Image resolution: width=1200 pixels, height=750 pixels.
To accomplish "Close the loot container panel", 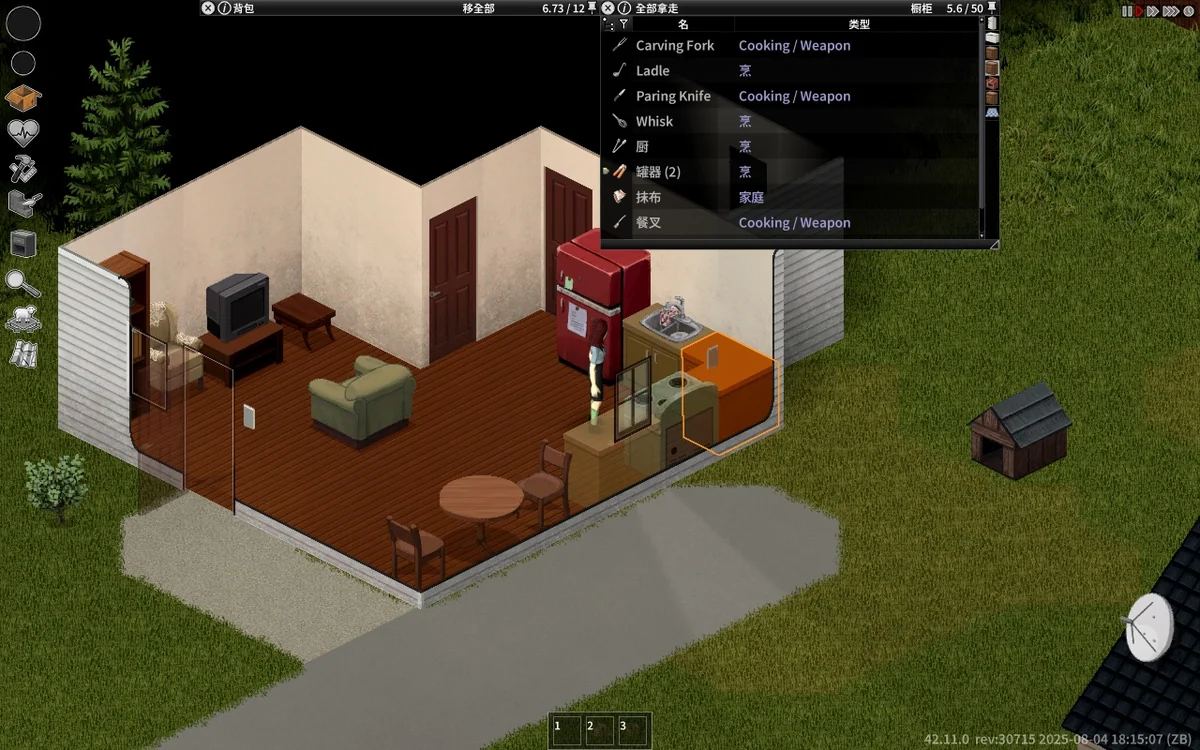I will point(607,8).
